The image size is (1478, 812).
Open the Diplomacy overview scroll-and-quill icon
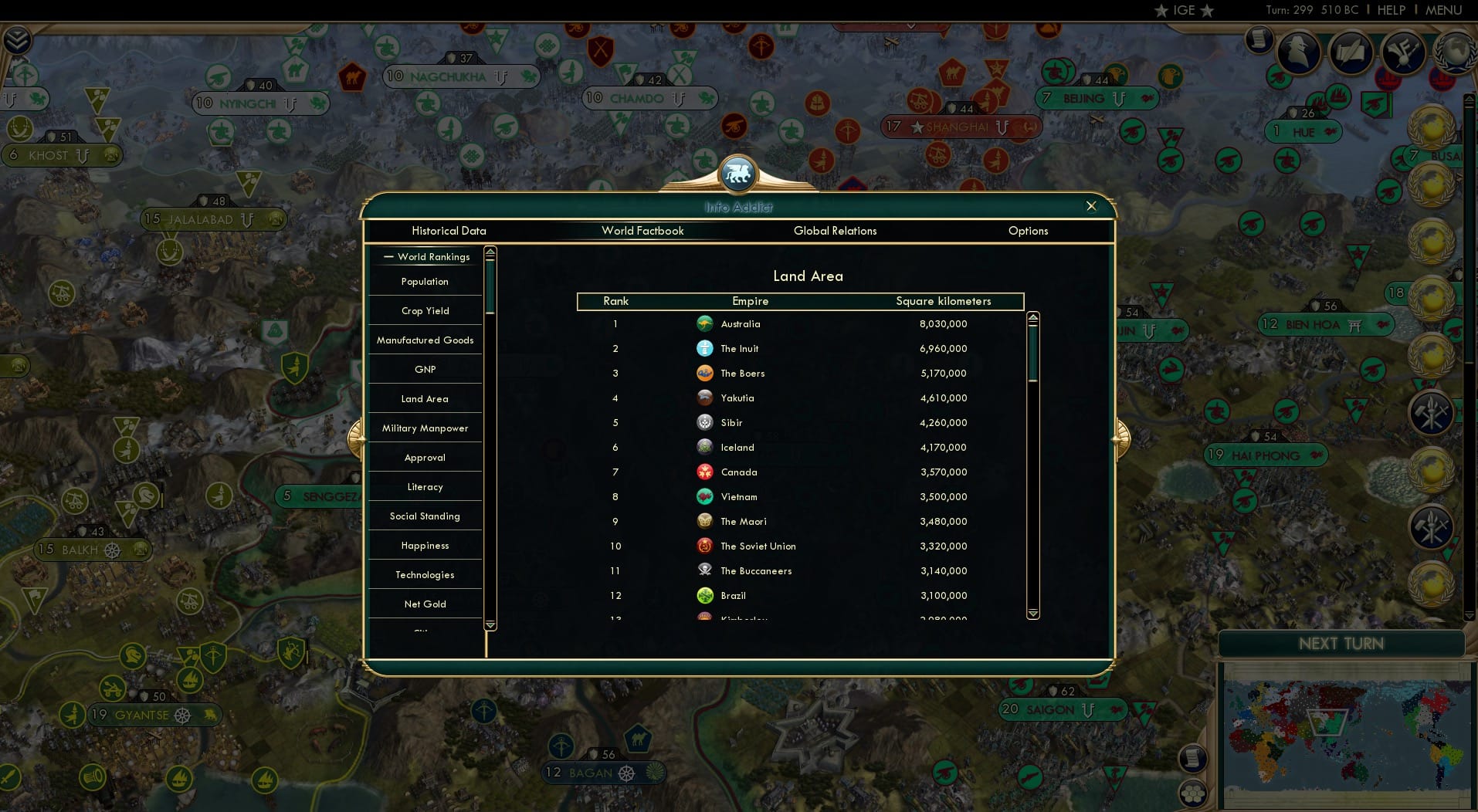click(1351, 52)
